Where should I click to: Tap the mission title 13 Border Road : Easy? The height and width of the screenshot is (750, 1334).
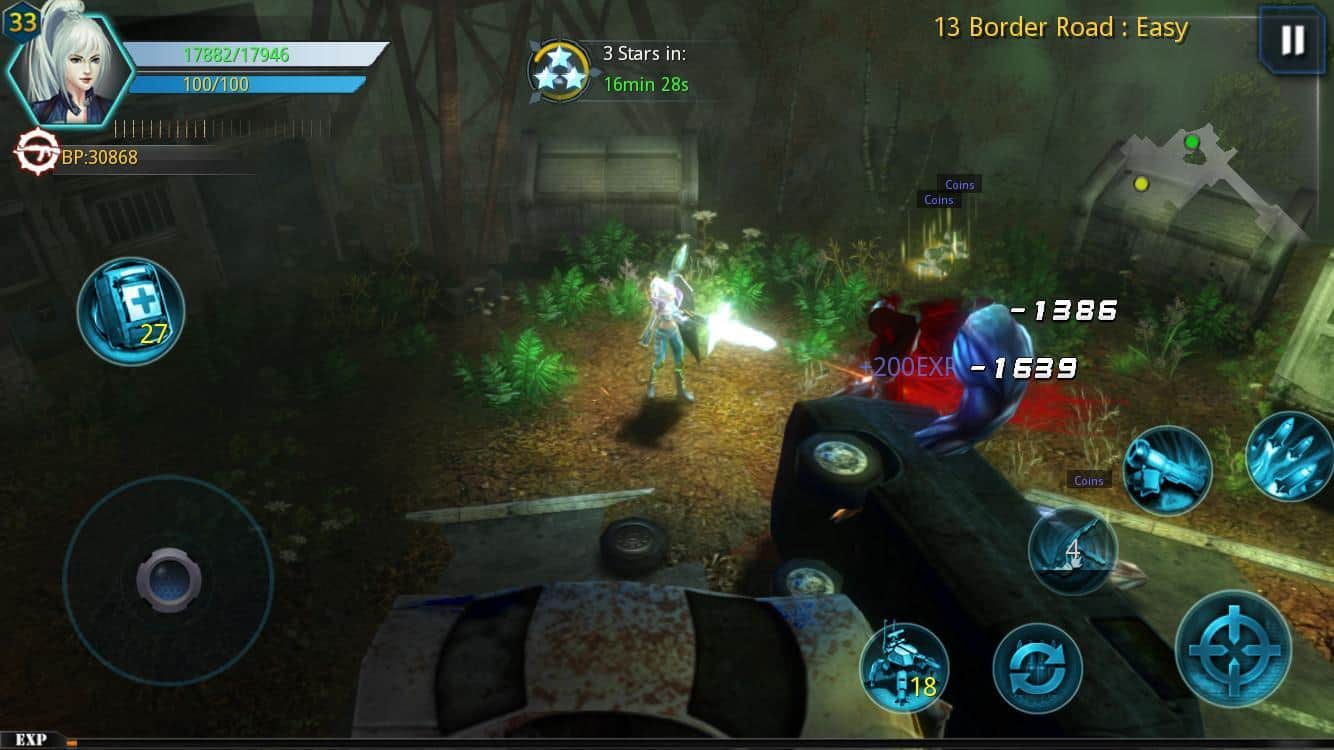click(1058, 27)
